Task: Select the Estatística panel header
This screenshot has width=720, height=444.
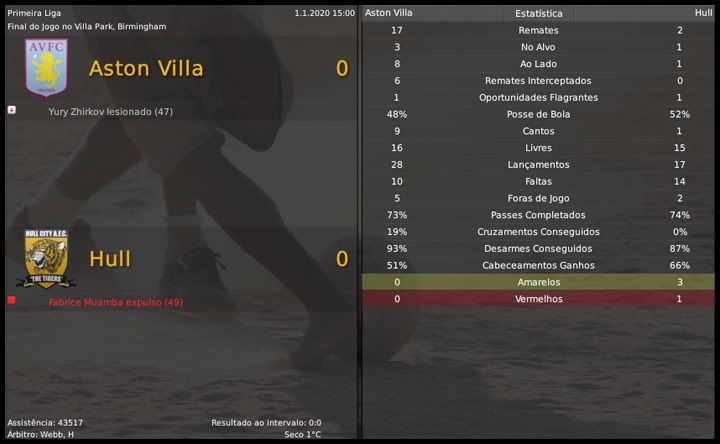Action: 539,13
